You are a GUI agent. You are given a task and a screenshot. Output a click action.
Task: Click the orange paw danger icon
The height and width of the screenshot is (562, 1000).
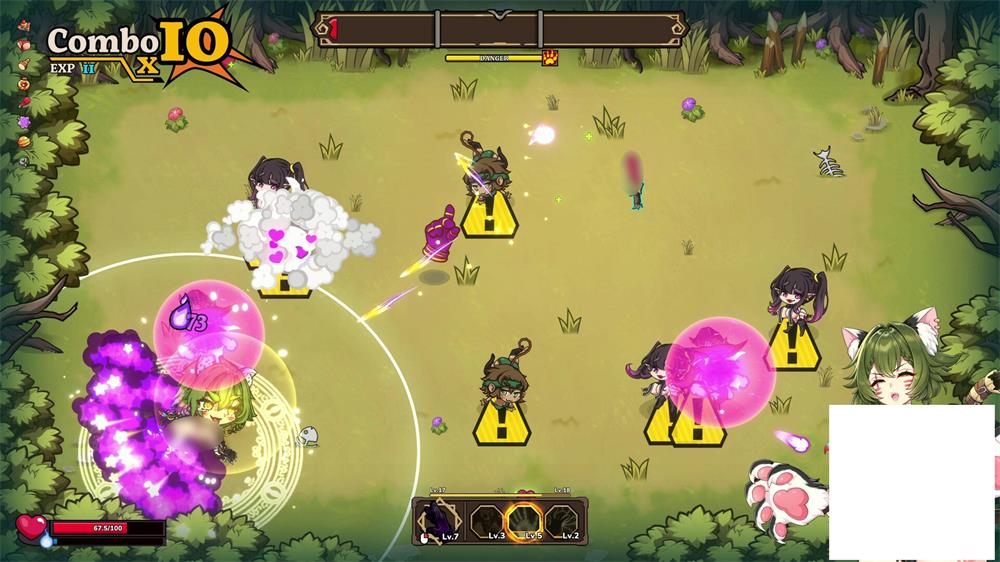tap(550, 58)
